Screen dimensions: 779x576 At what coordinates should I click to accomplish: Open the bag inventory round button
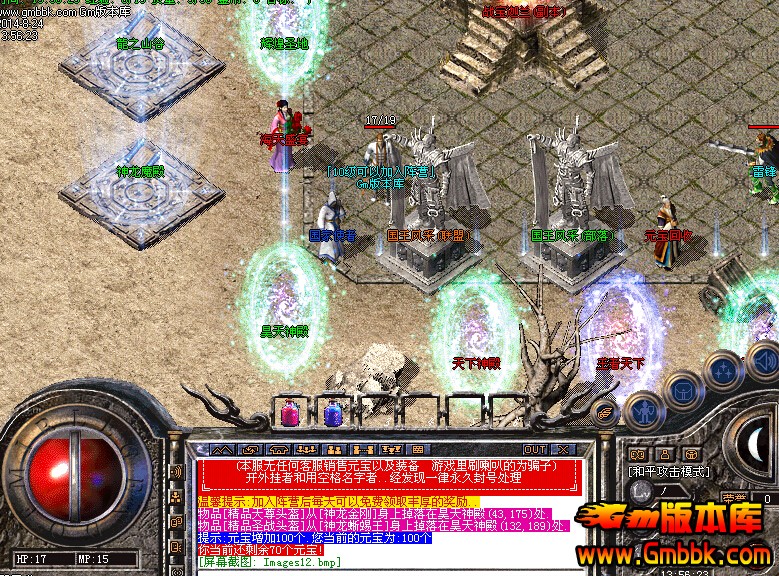pyautogui.click(x=683, y=392)
